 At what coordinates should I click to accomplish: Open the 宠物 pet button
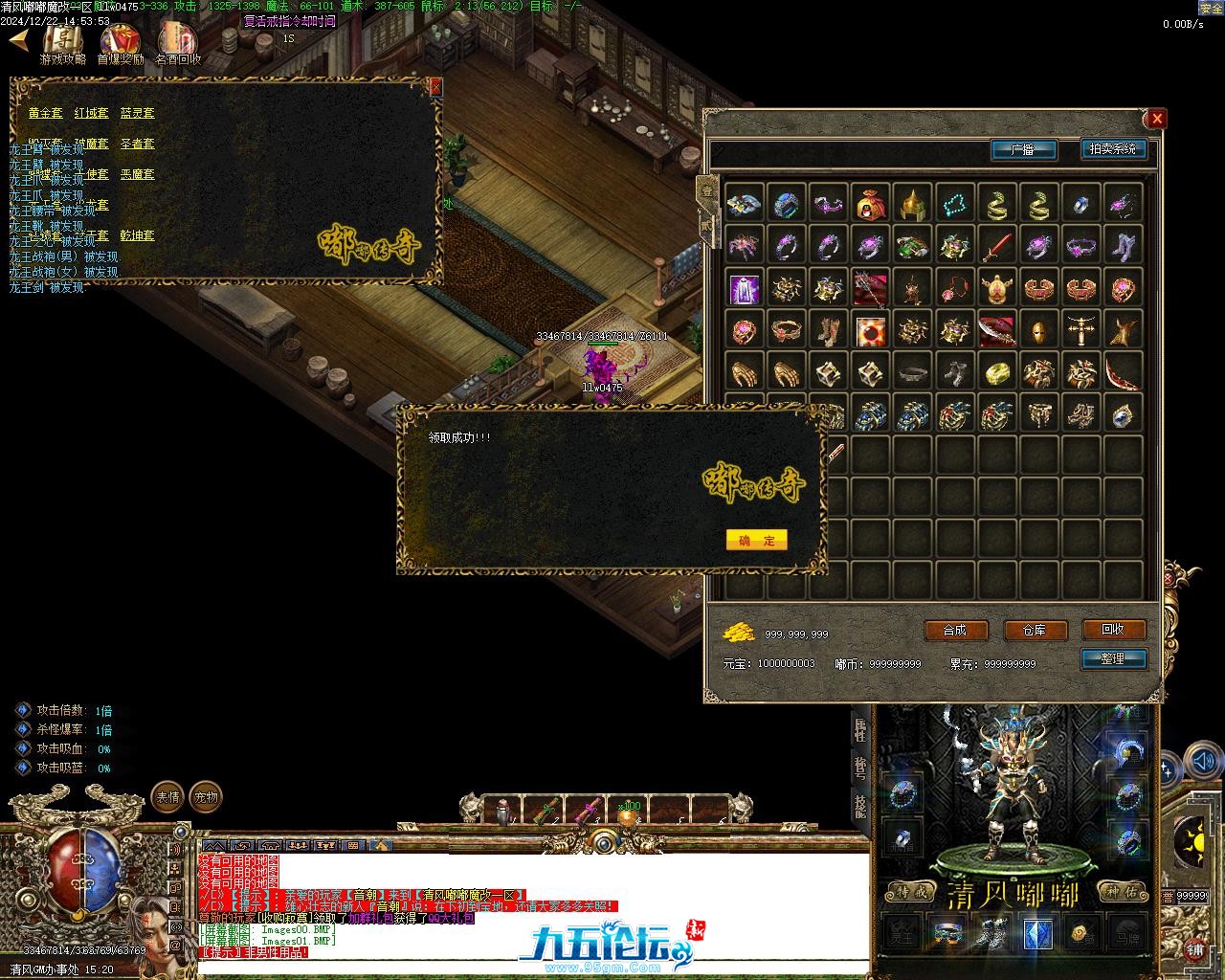click(x=206, y=796)
